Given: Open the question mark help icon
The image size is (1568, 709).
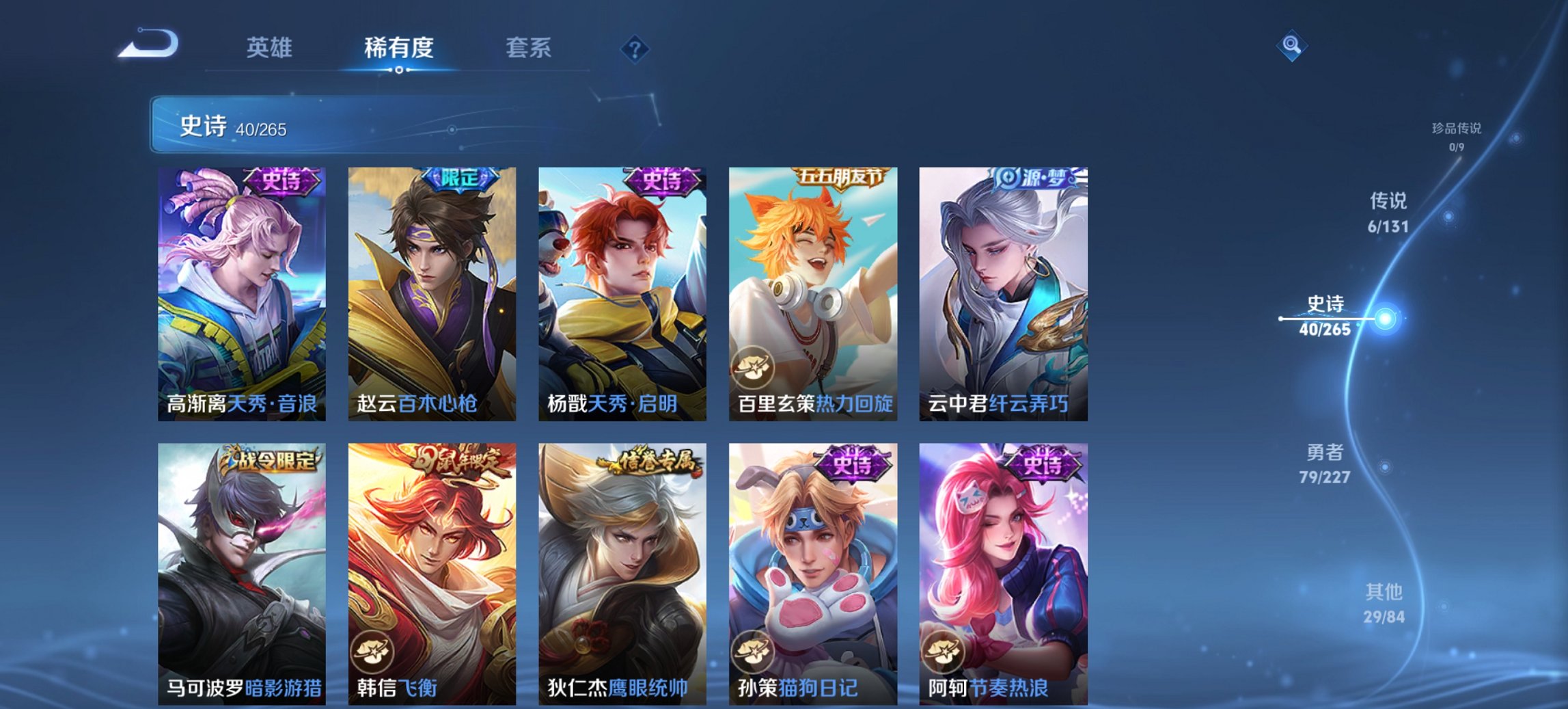Looking at the screenshot, I should pyautogui.click(x=635, y=48).
